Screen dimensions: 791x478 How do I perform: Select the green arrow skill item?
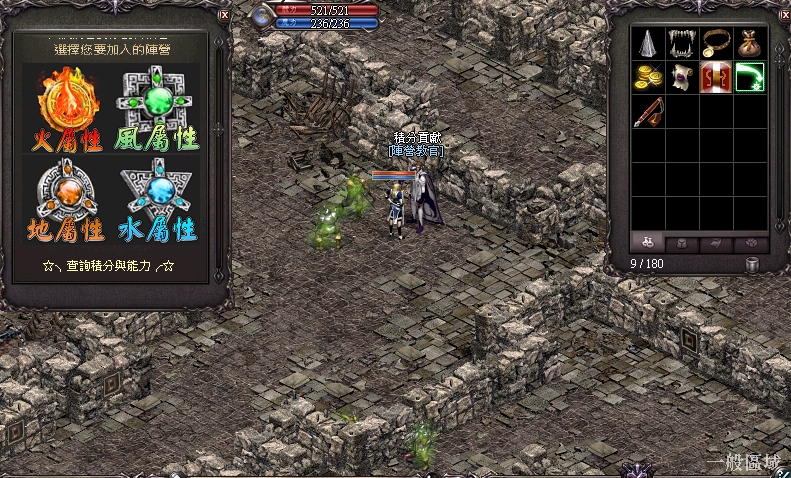(x=749, y=77)
